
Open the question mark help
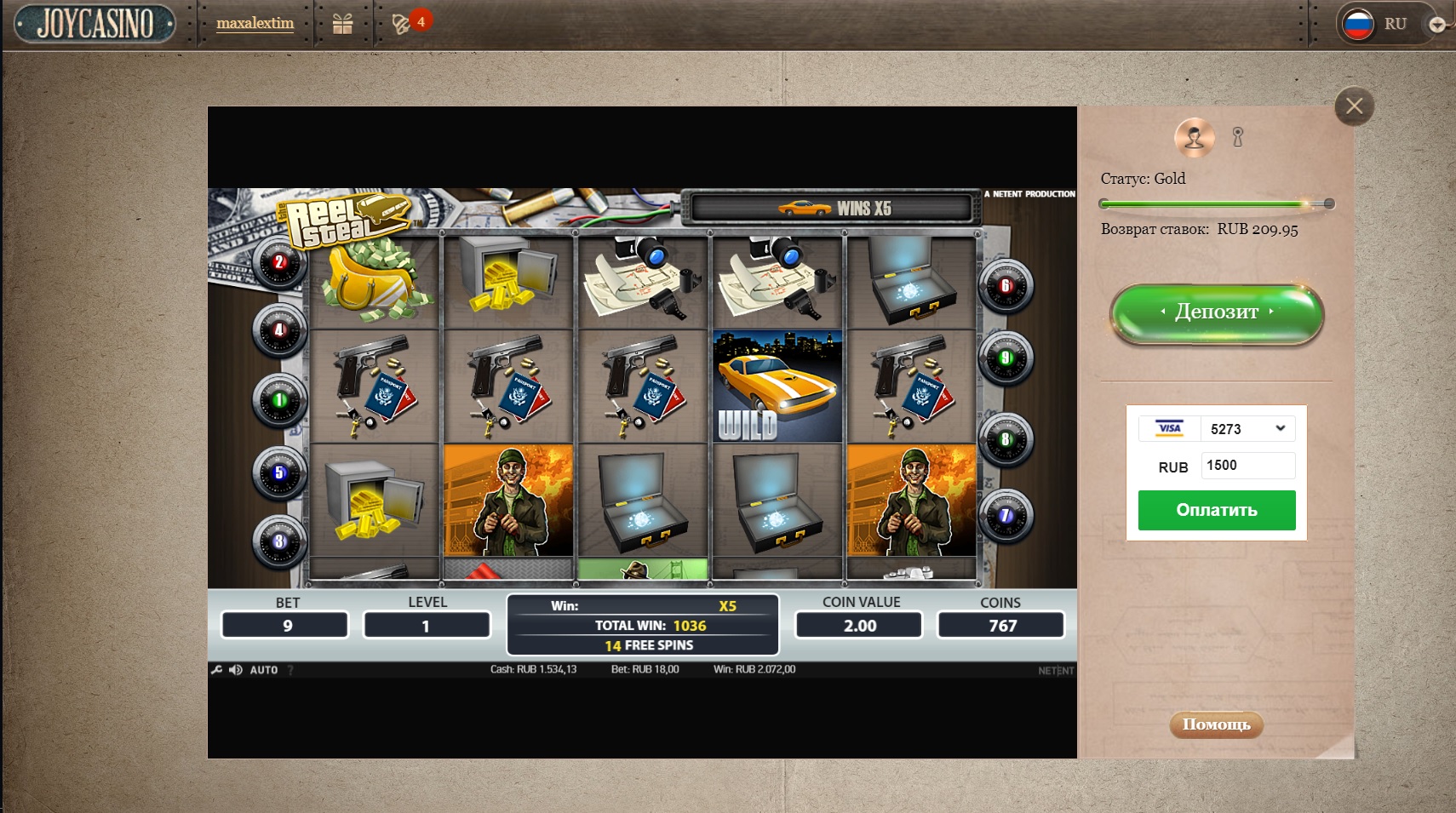point(290,670)
